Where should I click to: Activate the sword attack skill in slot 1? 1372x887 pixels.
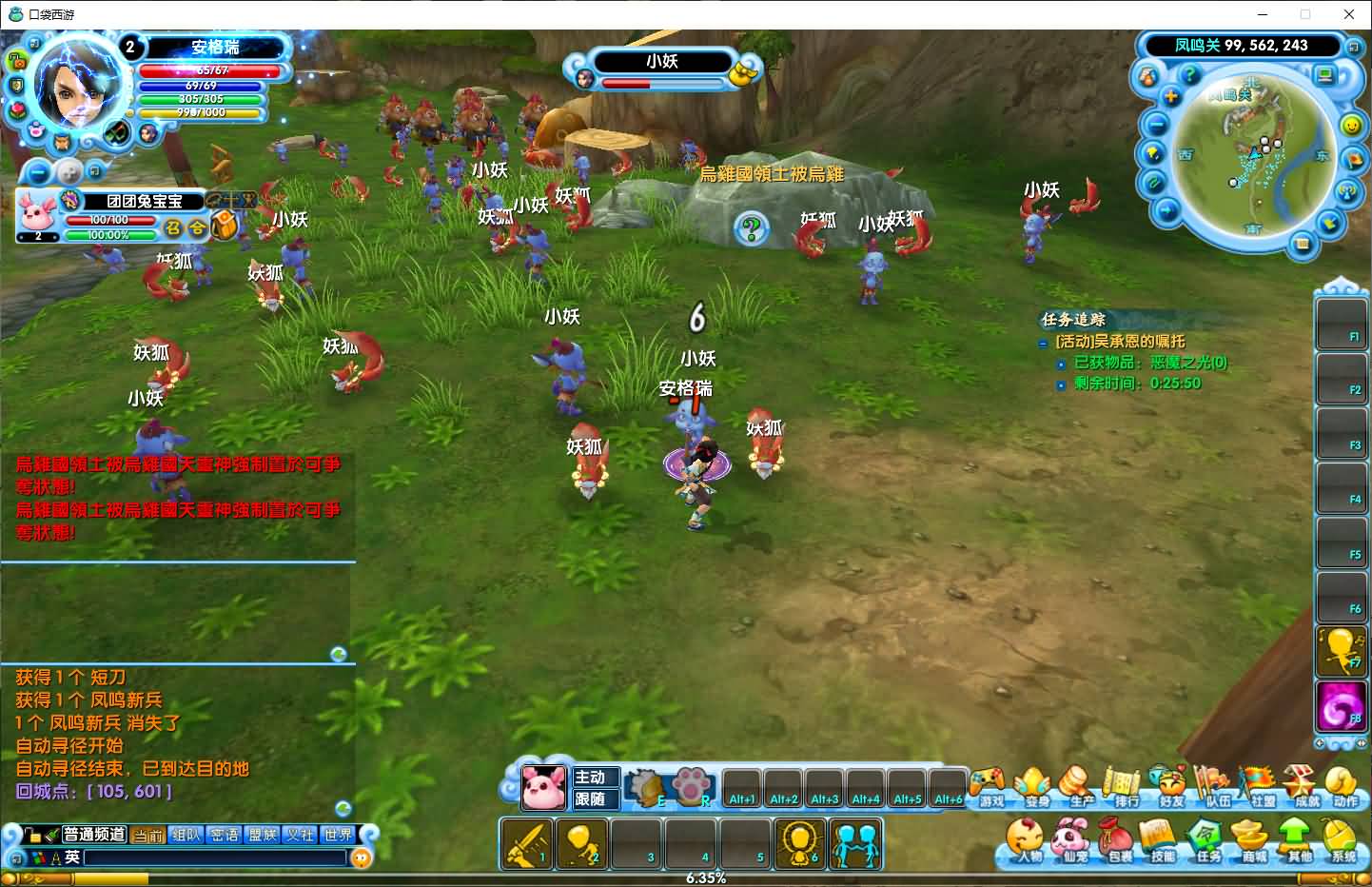pos(526,843)
